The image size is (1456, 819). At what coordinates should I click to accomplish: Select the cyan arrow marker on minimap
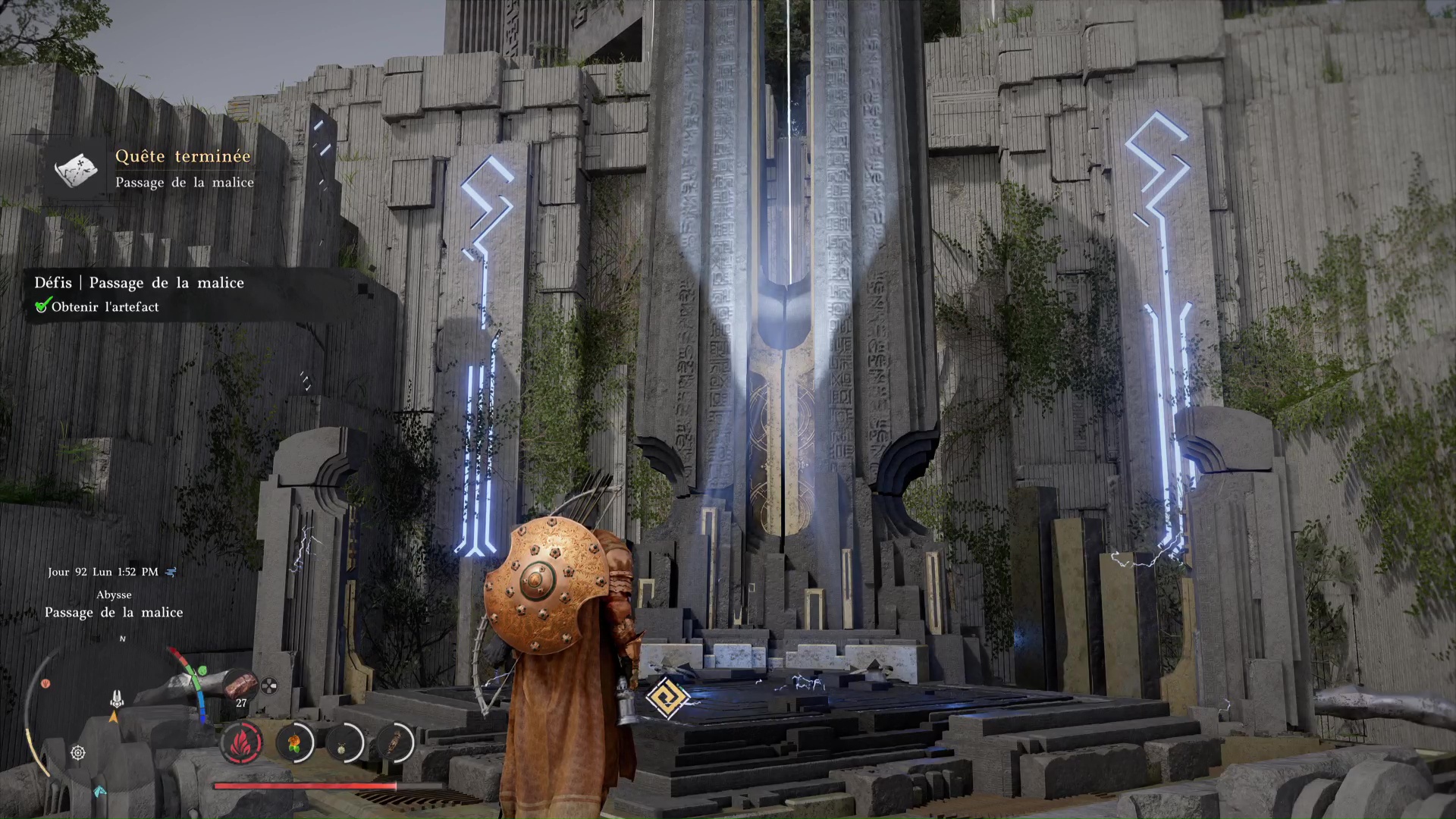point(99,792)
